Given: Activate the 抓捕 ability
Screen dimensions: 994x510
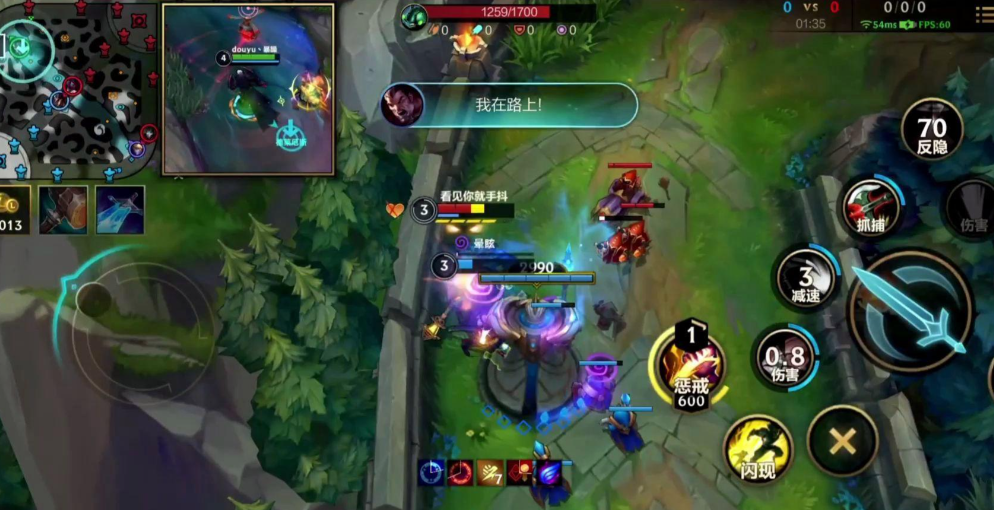Looking at the screenshot, I should (x=869, y=210).
